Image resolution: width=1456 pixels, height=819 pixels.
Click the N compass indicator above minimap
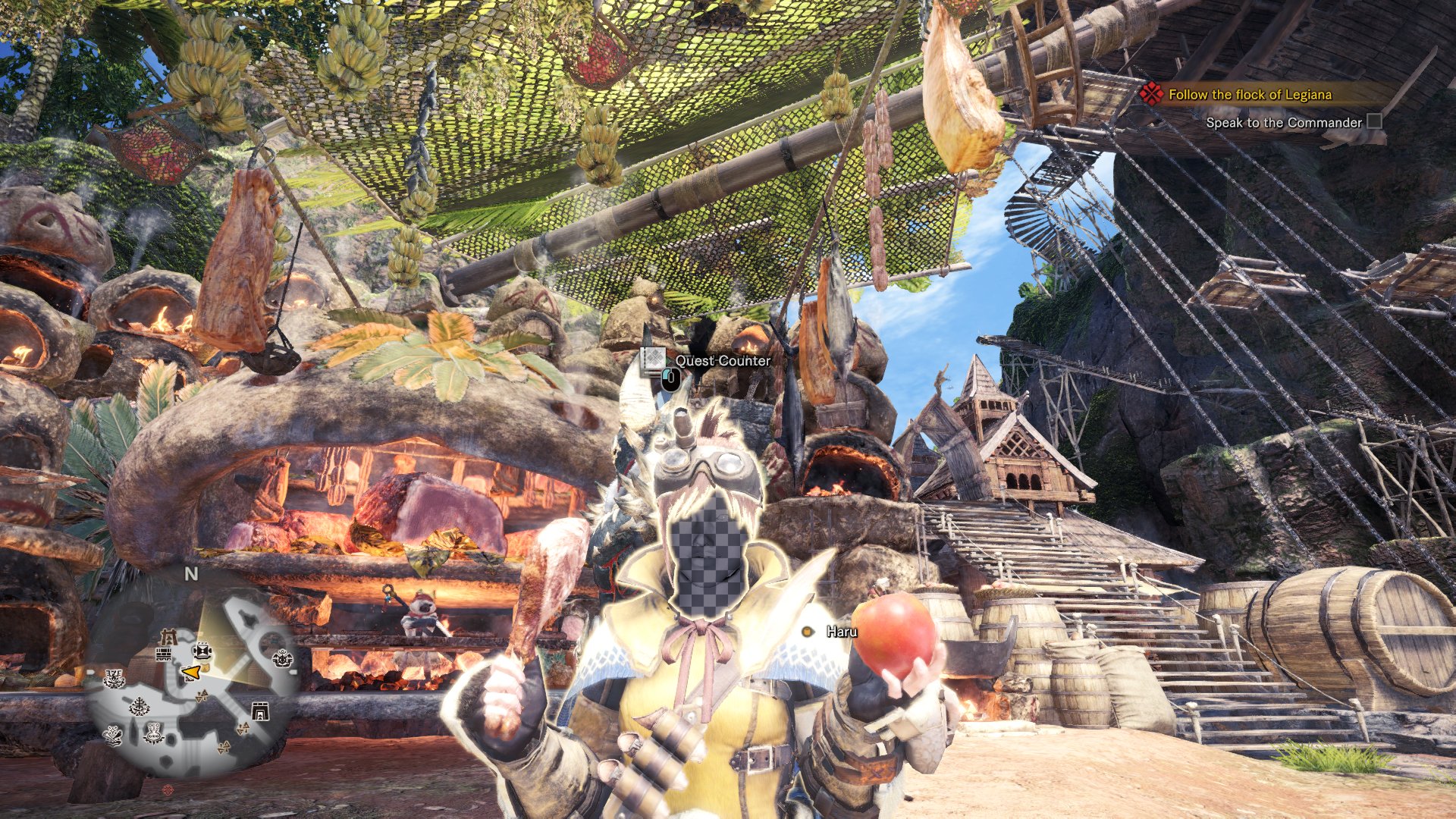[191, 574]
